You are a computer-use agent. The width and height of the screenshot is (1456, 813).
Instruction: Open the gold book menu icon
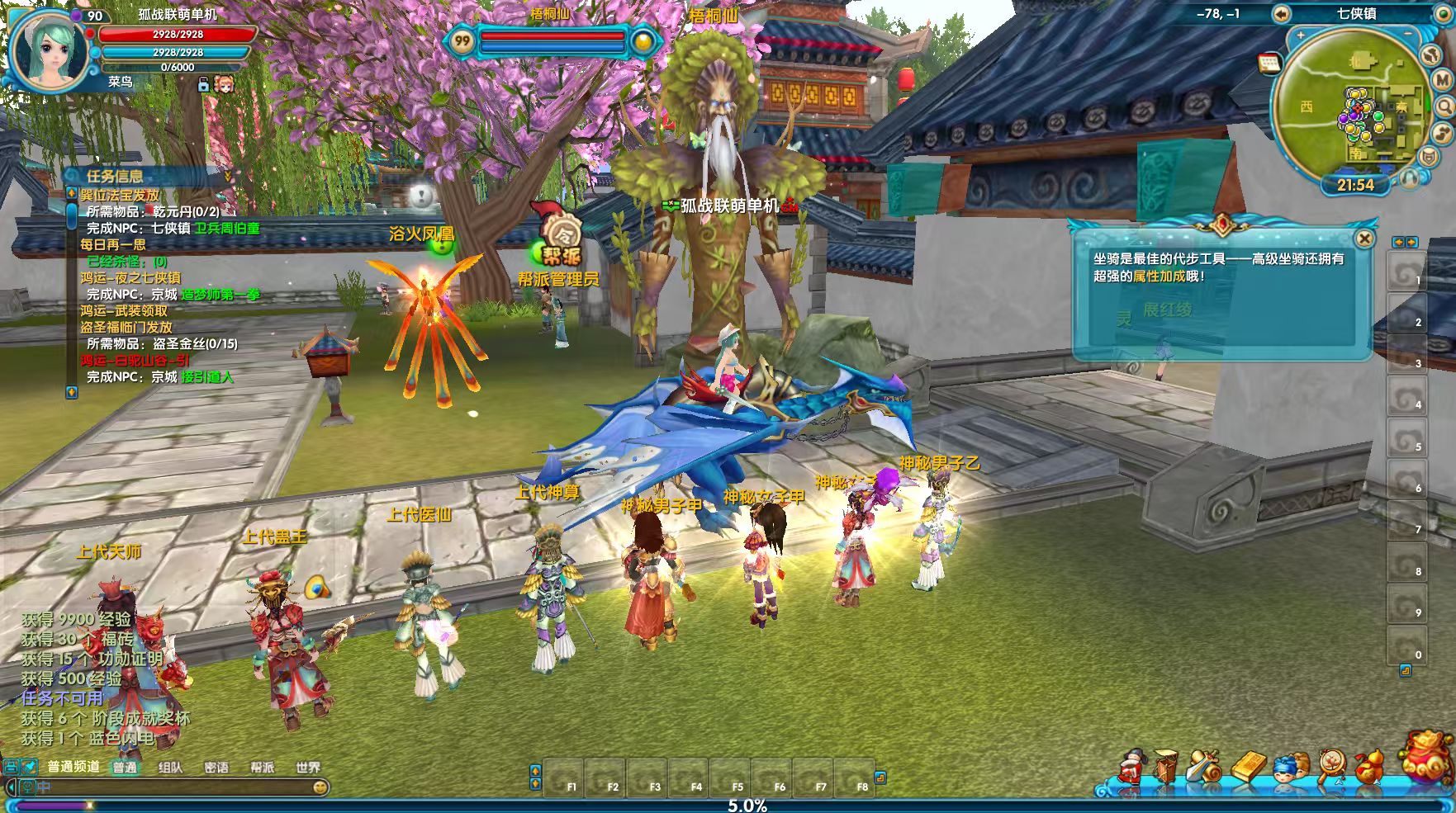(1248, 767)
